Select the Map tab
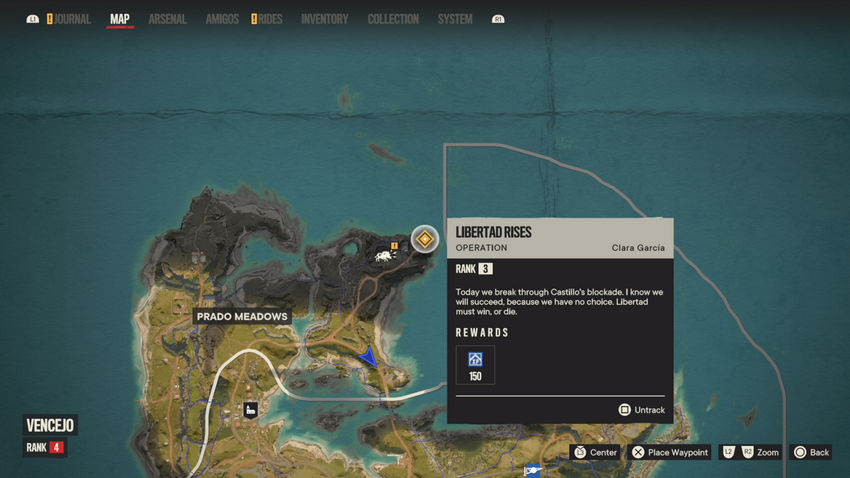The width and height of the screenshot is (850, 478). (120, 19)
